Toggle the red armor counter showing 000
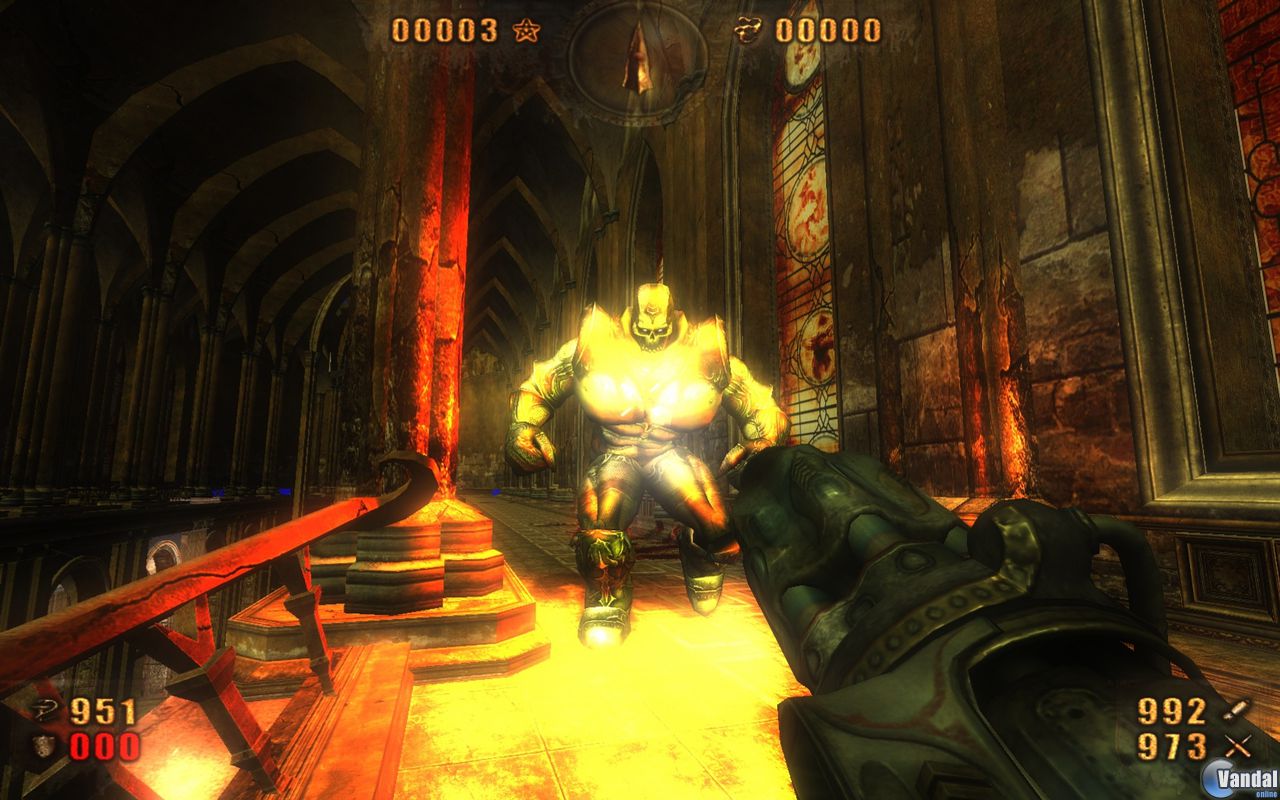Screen dimensions: 1280x800 coord(102,746)
